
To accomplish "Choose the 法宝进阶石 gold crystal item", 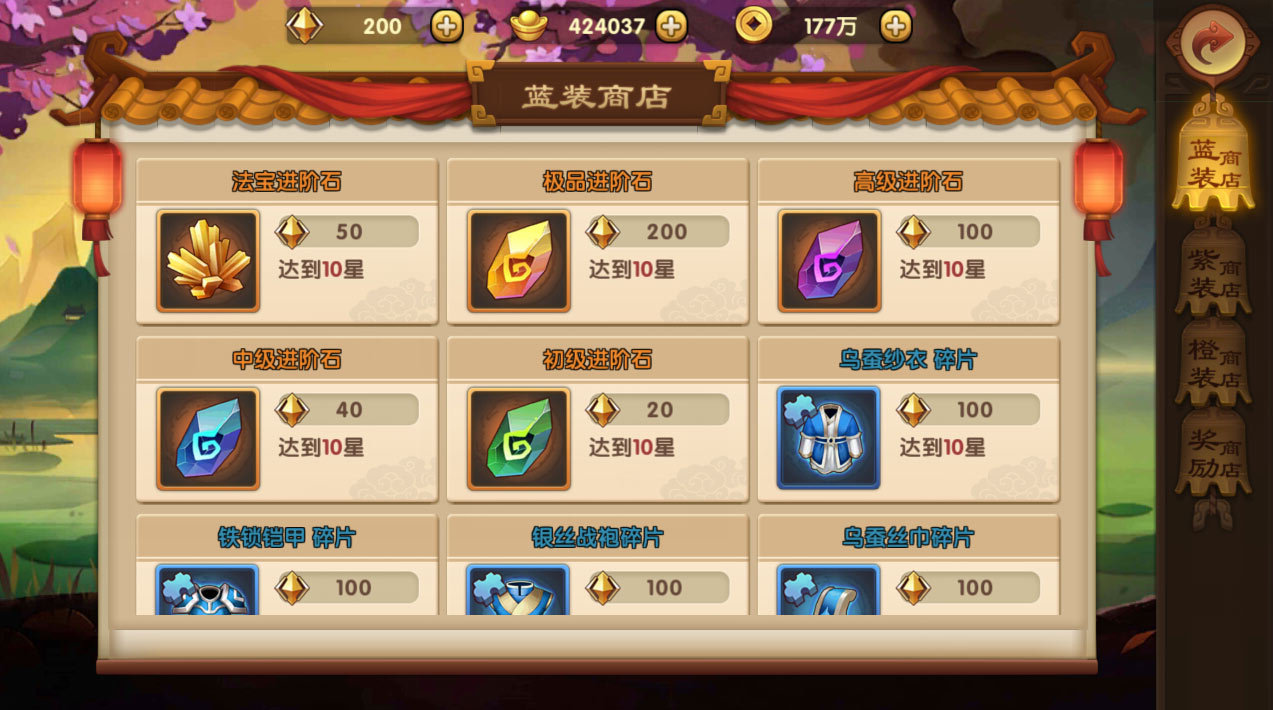I will (208, 261).
